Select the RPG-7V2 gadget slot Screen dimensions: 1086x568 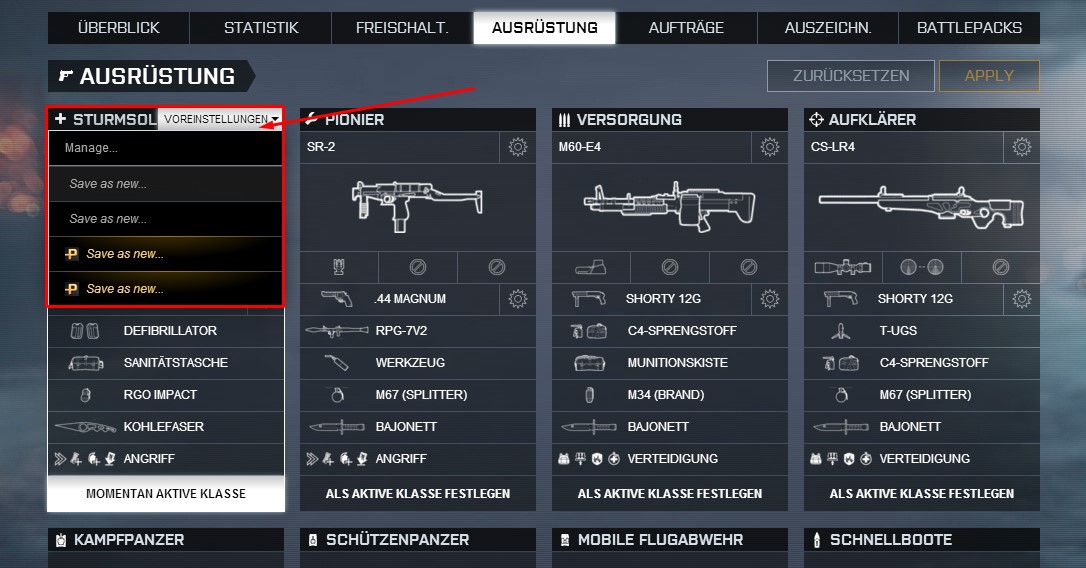[418, 331]
